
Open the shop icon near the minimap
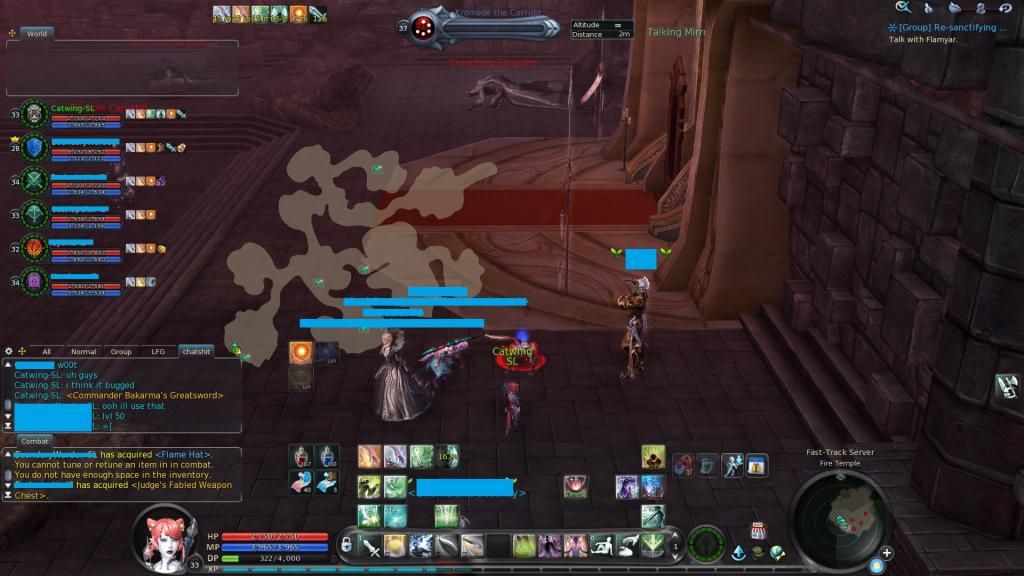[757, 530]
